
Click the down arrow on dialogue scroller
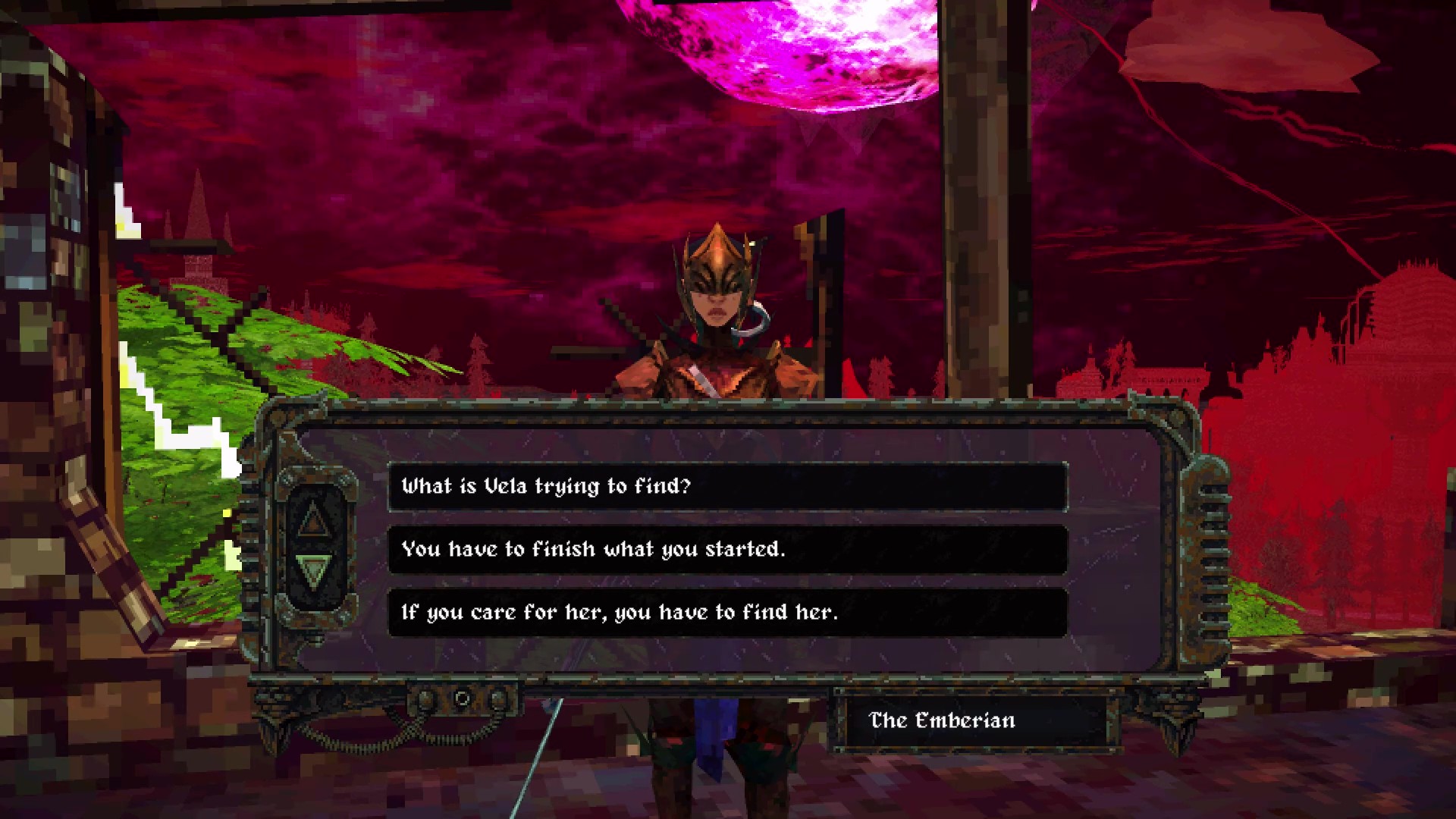pyautogui.click(x=312, y=570)
